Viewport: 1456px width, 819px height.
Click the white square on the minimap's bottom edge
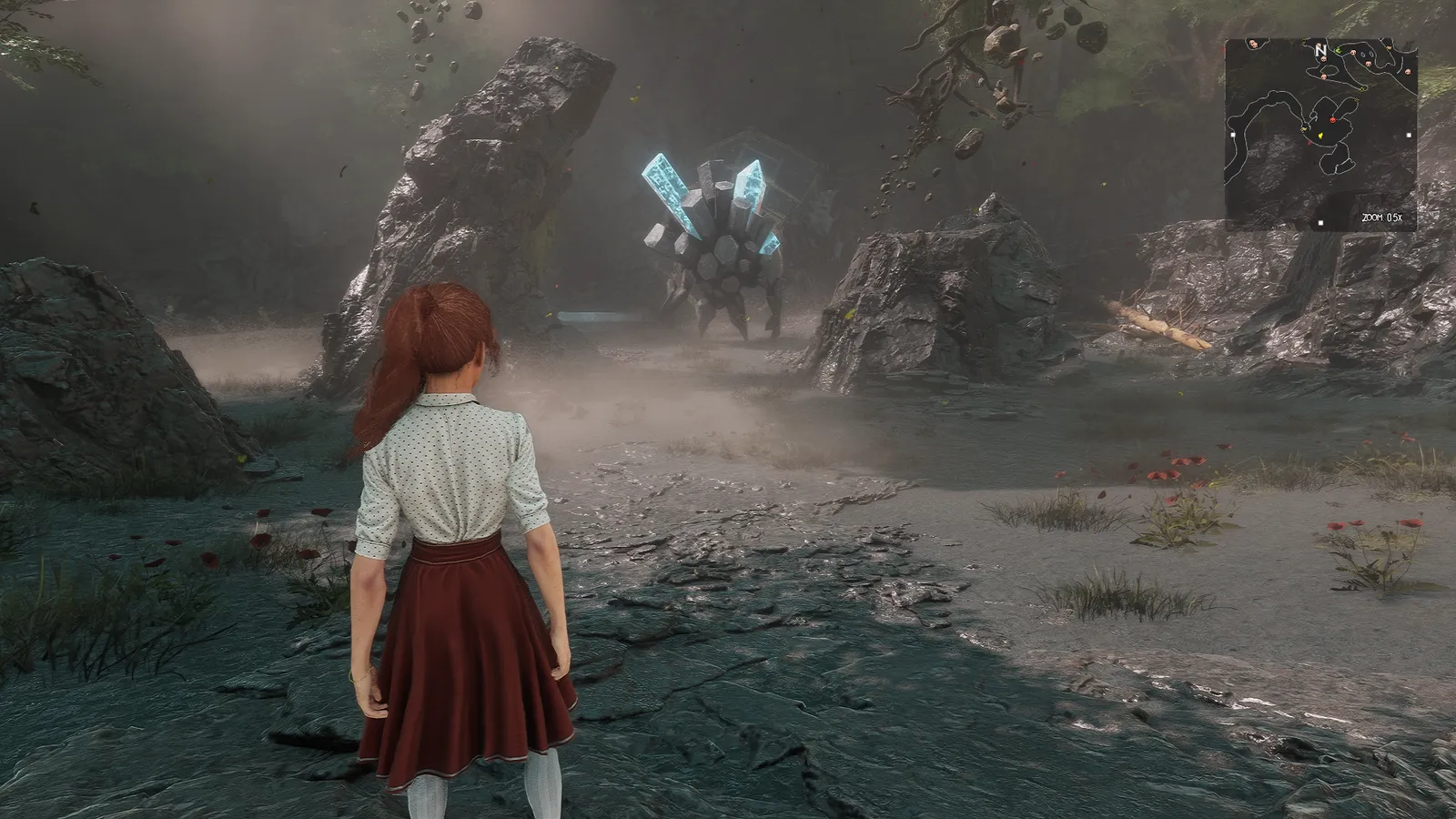tap(1320, 223)
